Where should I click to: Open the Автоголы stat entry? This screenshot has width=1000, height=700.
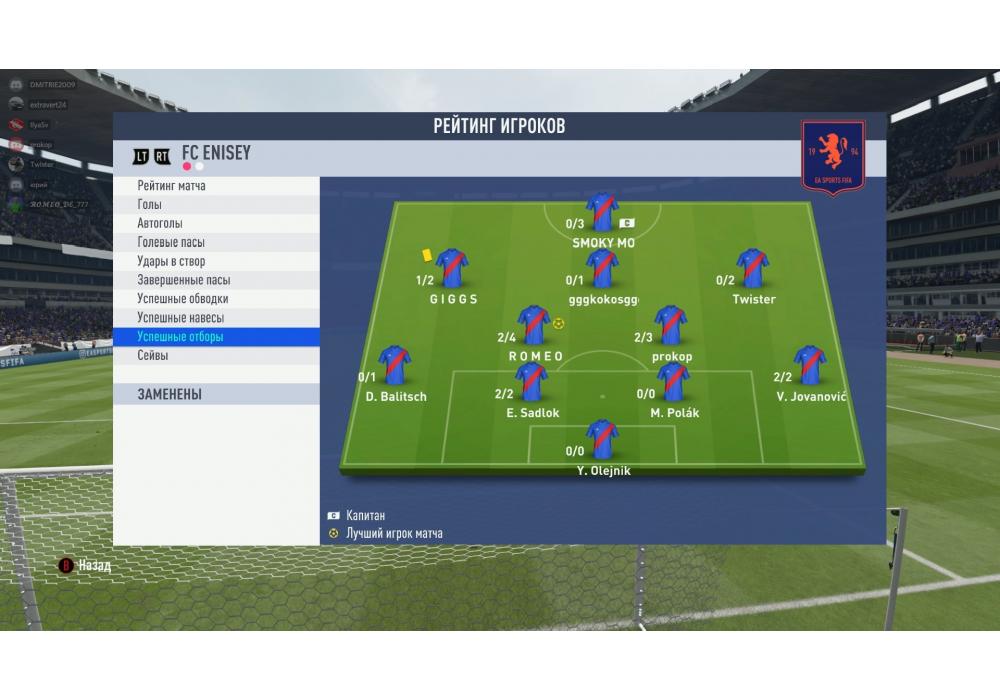coord(216,224)
